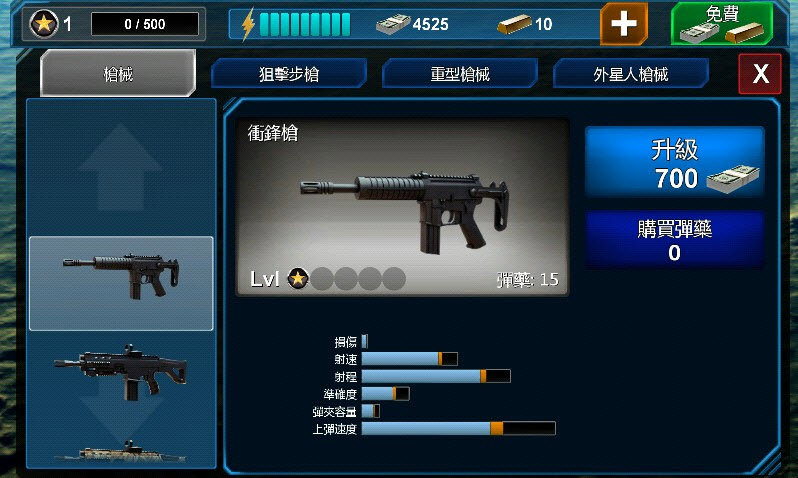
Task: Switch to the 槍械 weapons tab
Action: [117, 73]
